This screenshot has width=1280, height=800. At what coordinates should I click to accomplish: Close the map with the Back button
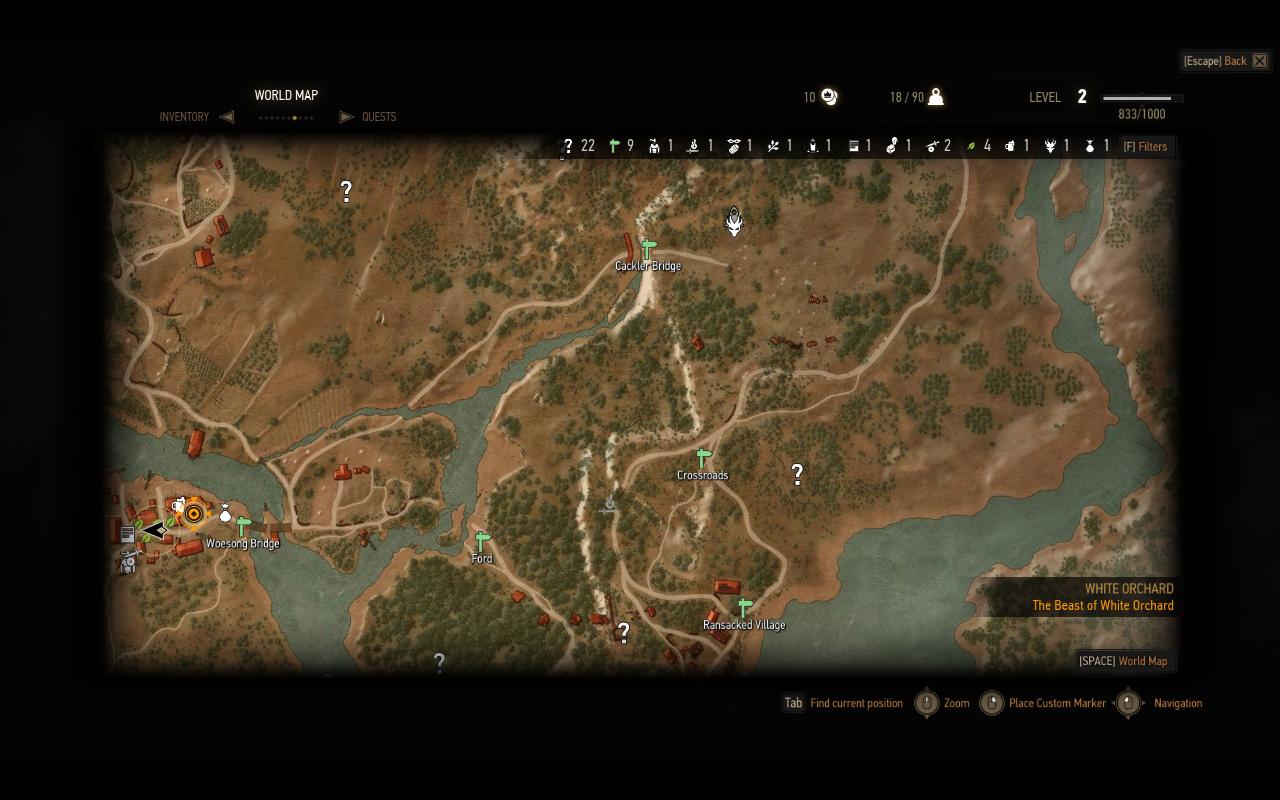[1225, 61]
